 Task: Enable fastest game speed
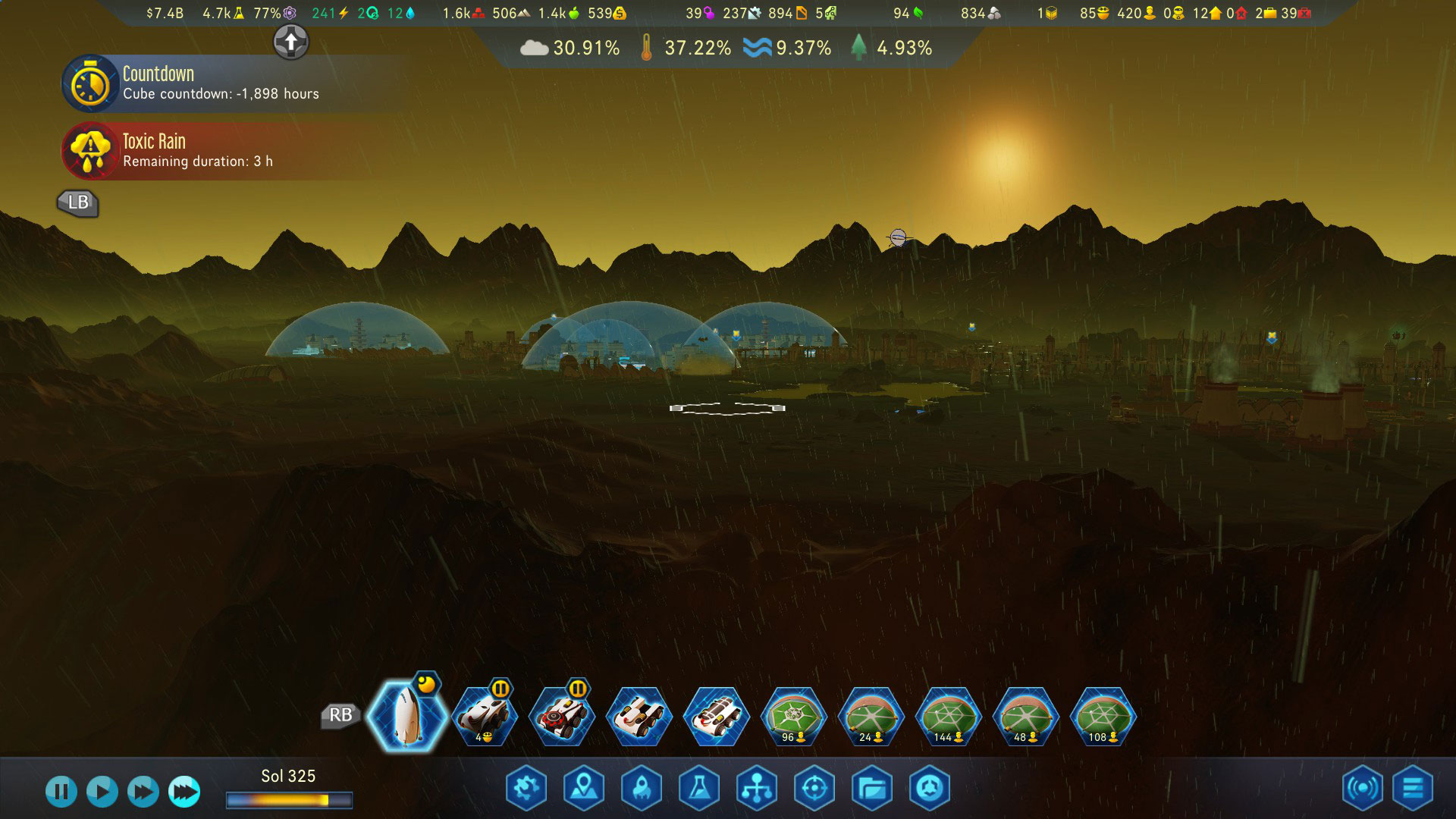click(x=182, y=790)
